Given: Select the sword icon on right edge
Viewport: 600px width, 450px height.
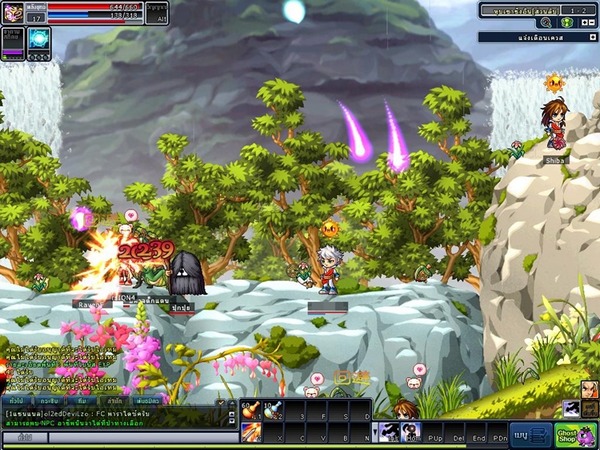Looking at the screenshot, I should (x=571, y=407).
